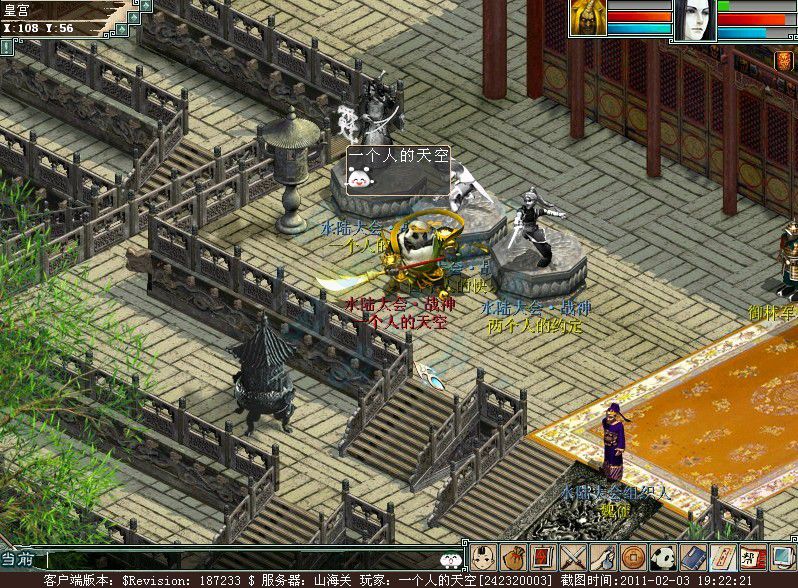Open the panda pet icon
This screenshot has width=798, height=588.
coord(663,557)
